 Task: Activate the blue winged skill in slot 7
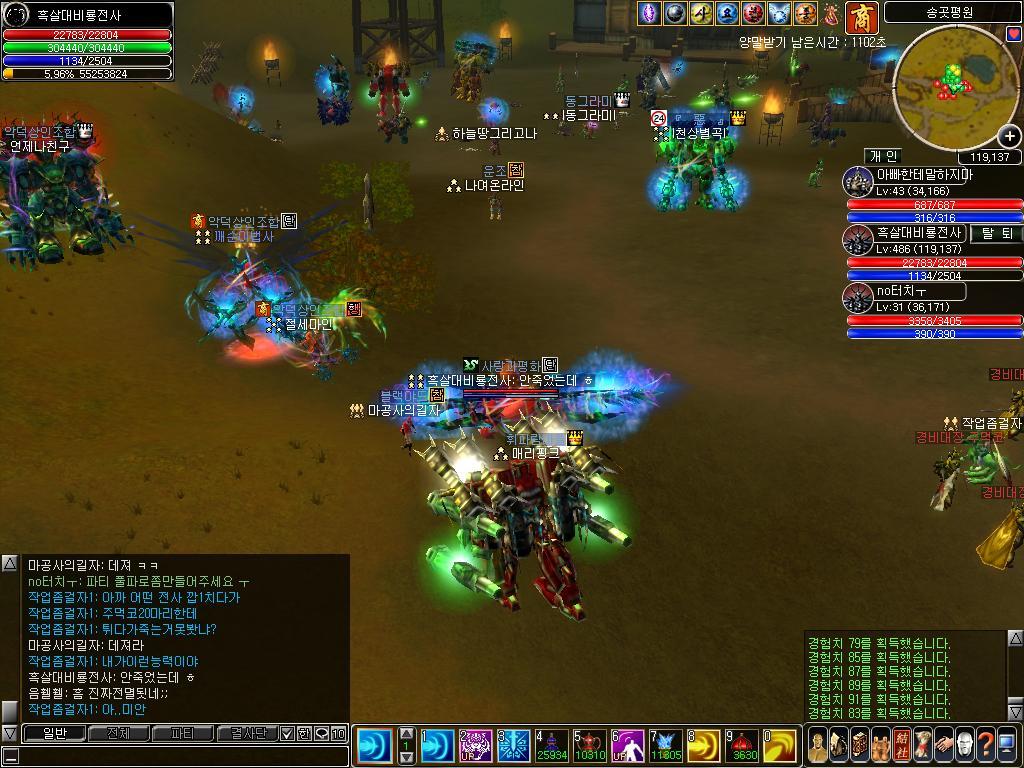coord(665,746)
